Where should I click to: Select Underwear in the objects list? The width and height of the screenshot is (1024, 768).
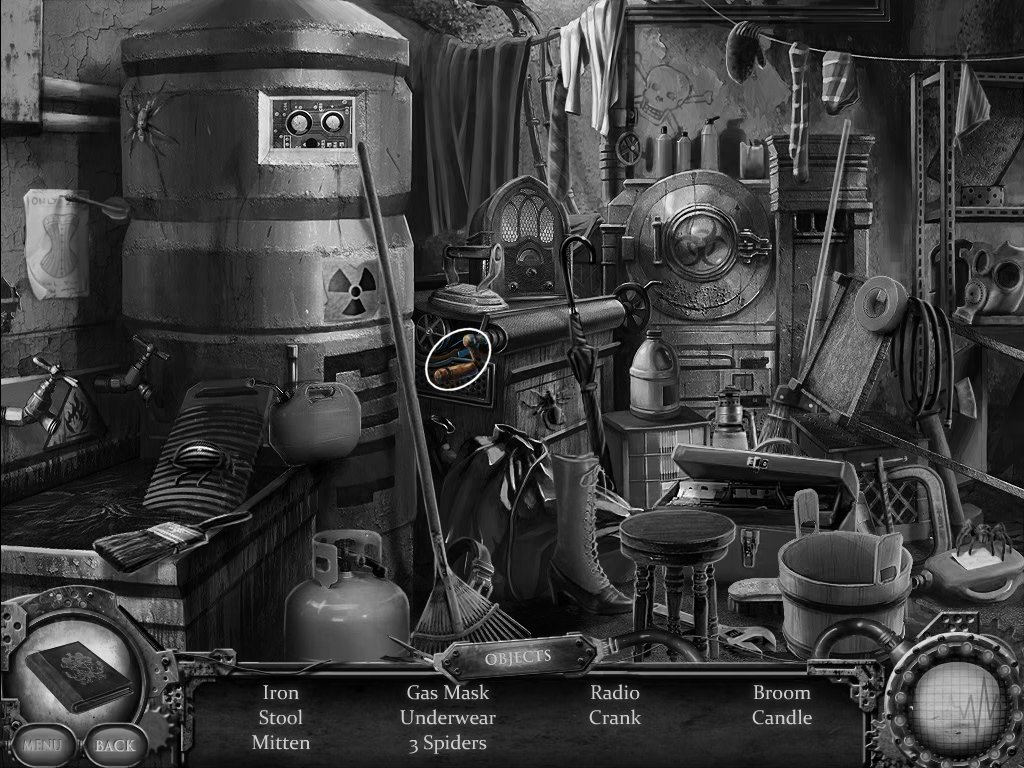pyautogui.click(x=447, y=718)
